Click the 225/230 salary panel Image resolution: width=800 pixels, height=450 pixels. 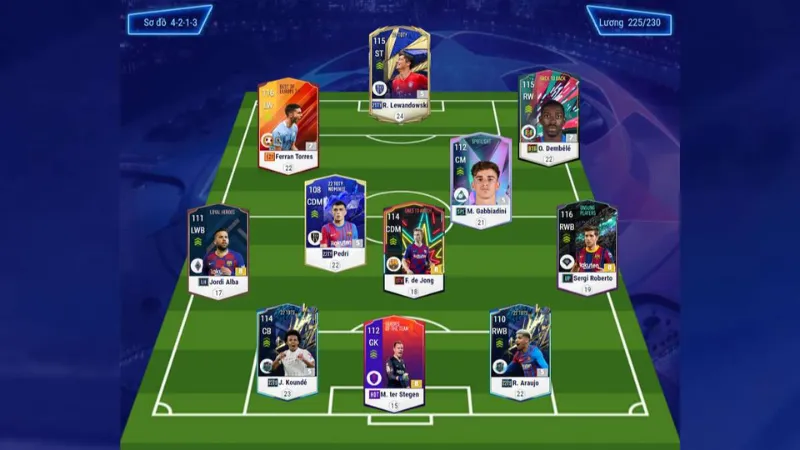(x=630, y=20)
